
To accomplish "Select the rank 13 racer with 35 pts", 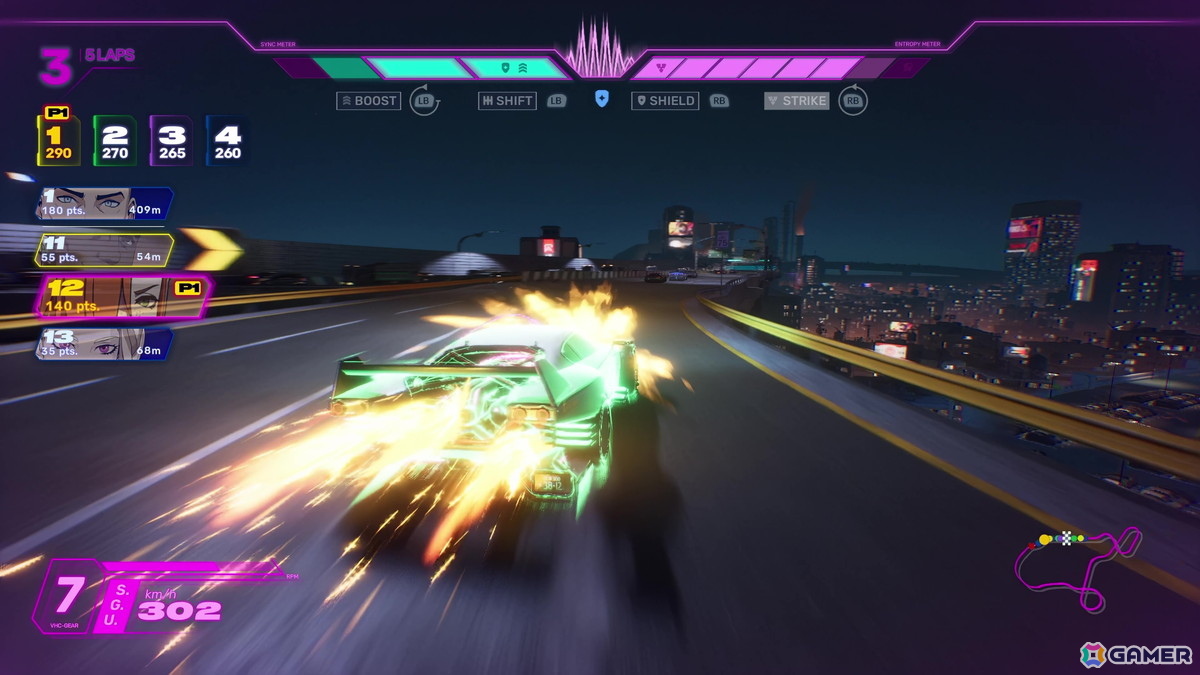I will tap(103, 343).
